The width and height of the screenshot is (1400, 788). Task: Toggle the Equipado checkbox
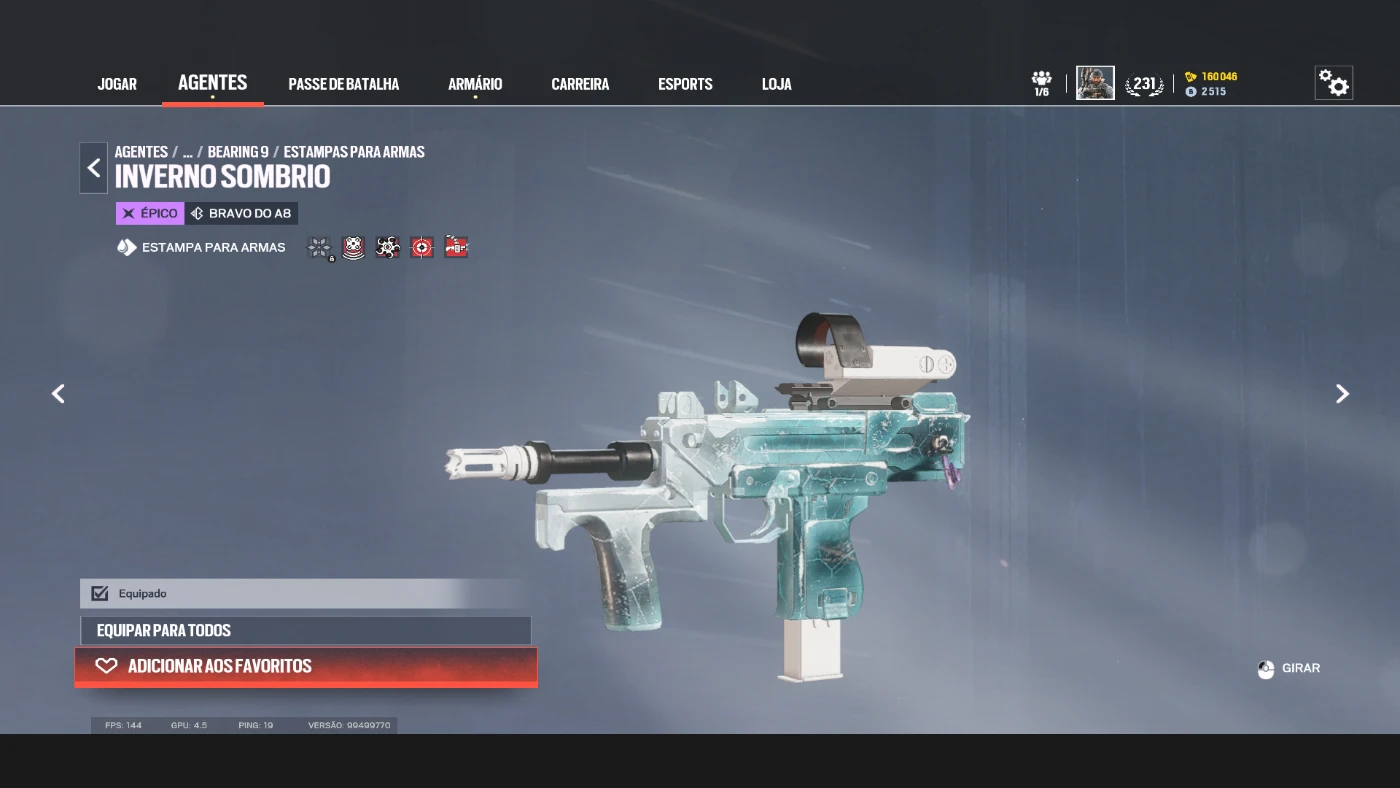(x=100, y=593)
